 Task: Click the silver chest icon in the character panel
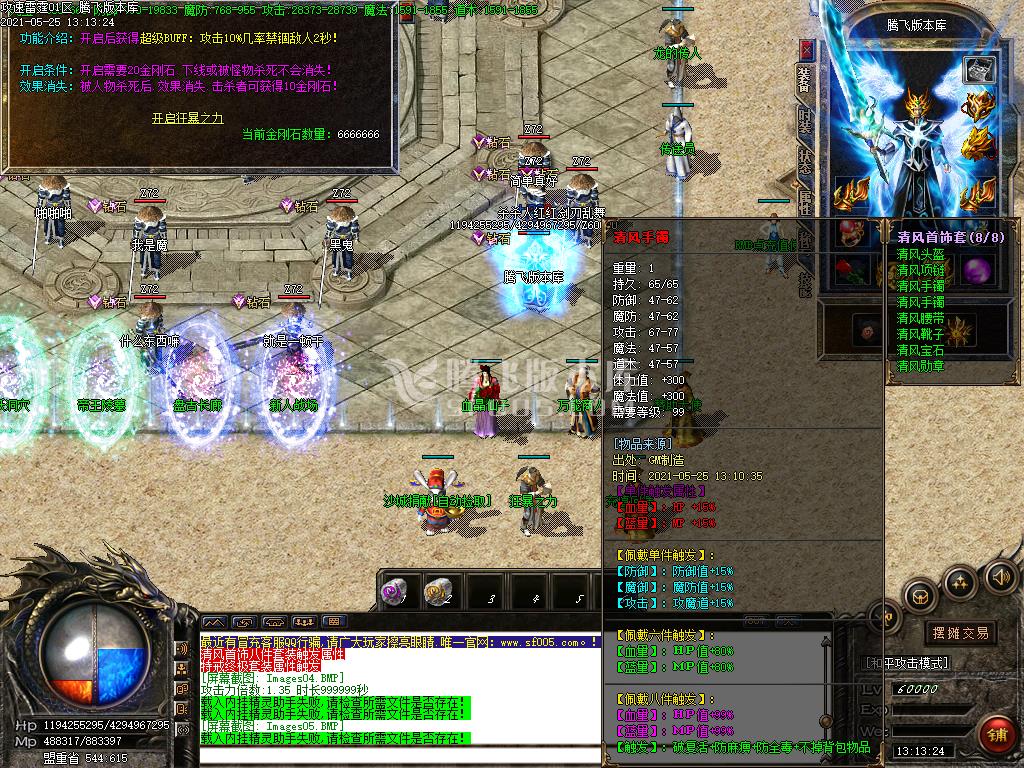coord(978,69)
